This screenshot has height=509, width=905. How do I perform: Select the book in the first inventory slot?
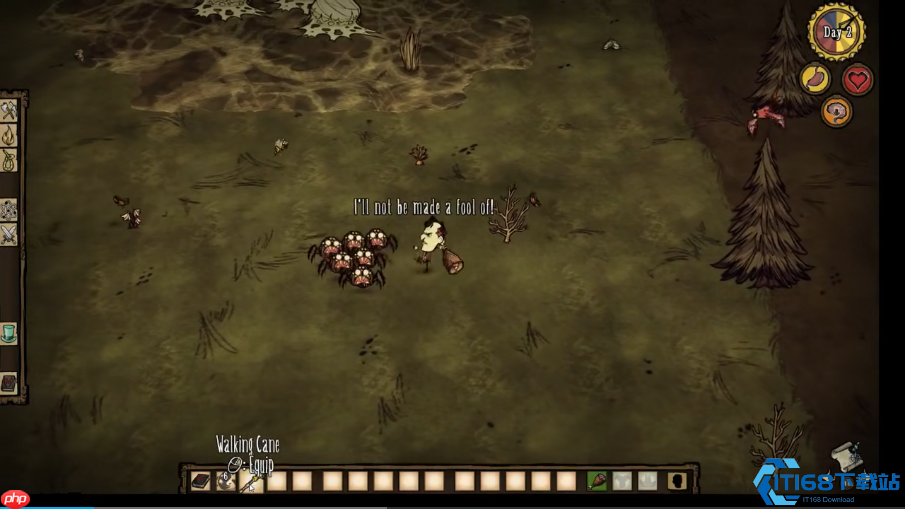coord(201,481)
